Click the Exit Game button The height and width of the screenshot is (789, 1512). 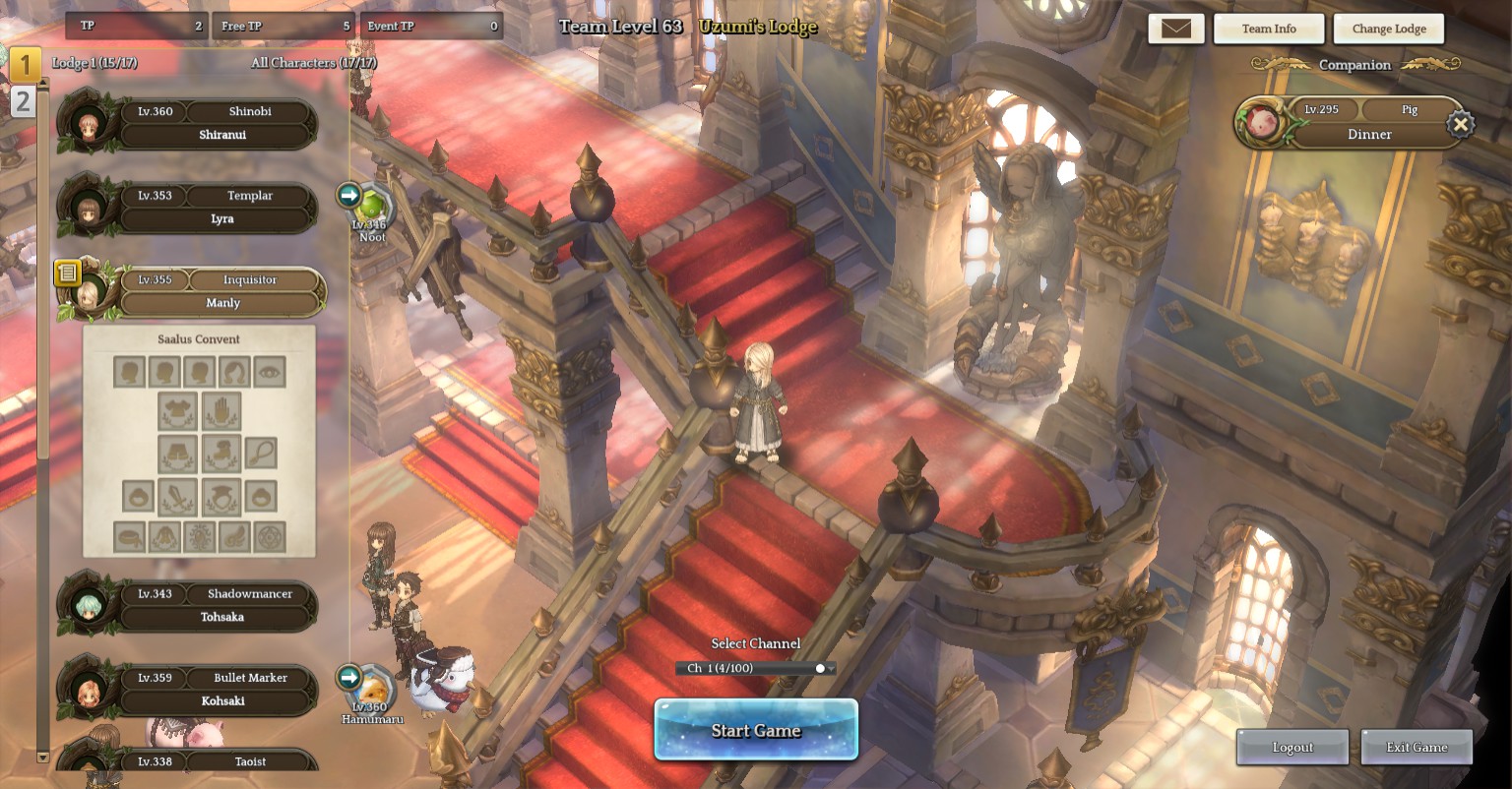(x=1417, y=748)
